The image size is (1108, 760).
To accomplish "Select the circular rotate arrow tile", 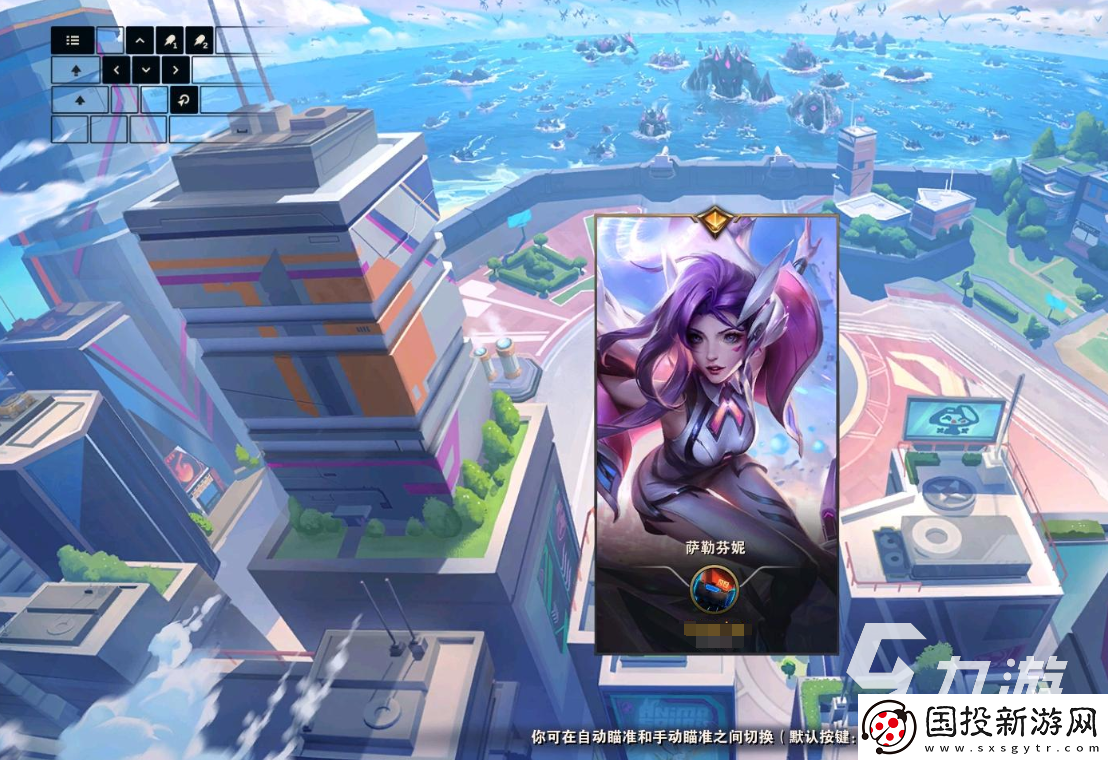I will (184, 99).
